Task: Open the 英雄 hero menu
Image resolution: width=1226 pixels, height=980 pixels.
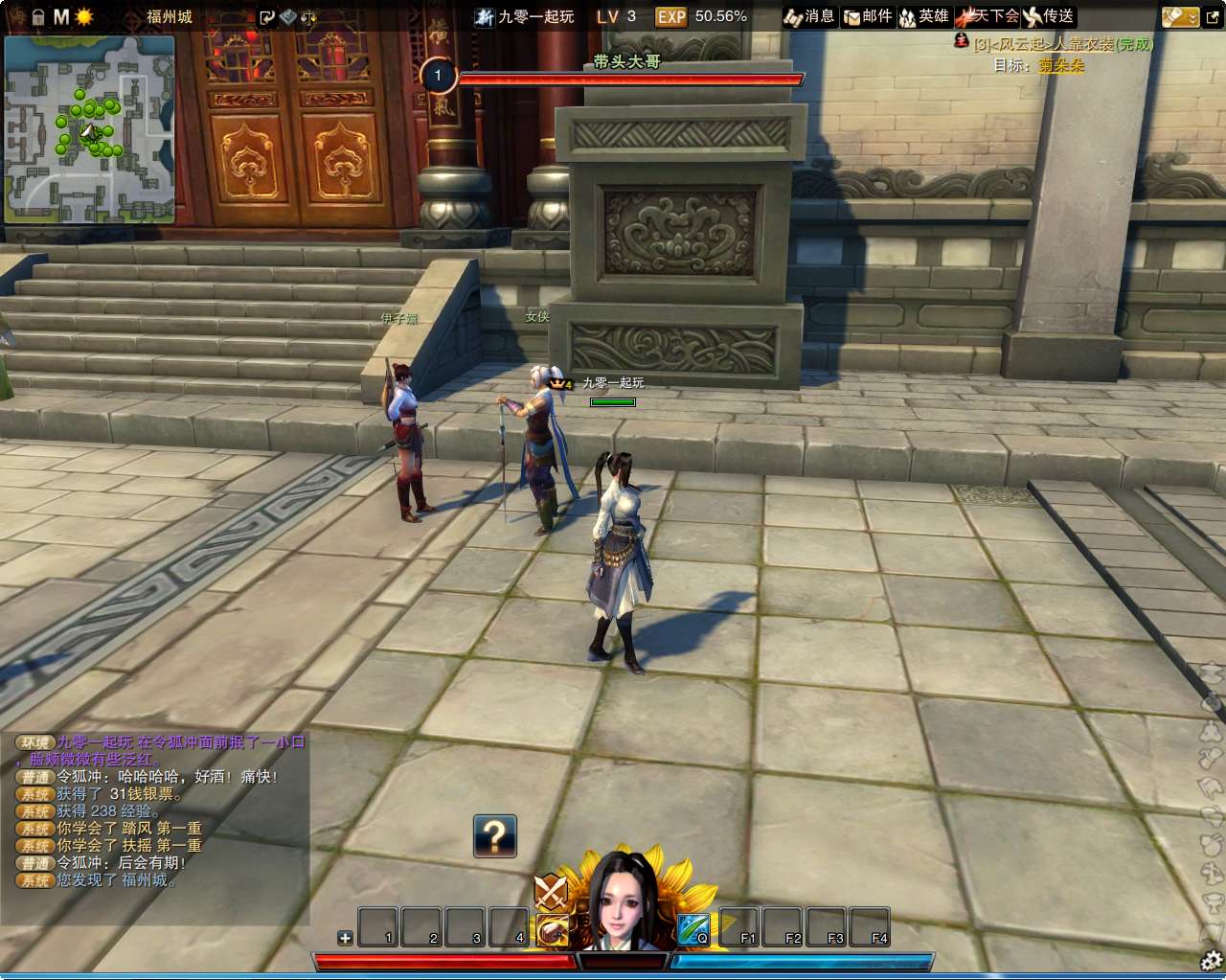Action: [x=923, y=16]
